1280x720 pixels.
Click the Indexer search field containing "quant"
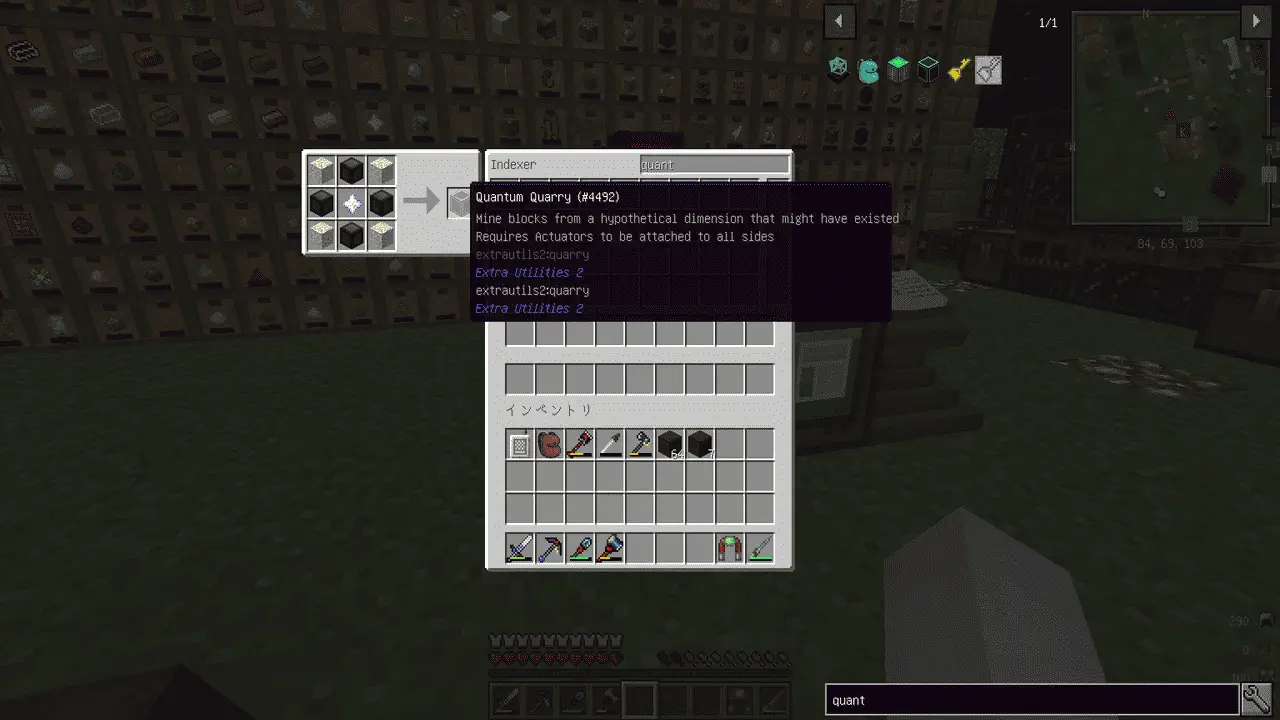[x=714, y=164]
